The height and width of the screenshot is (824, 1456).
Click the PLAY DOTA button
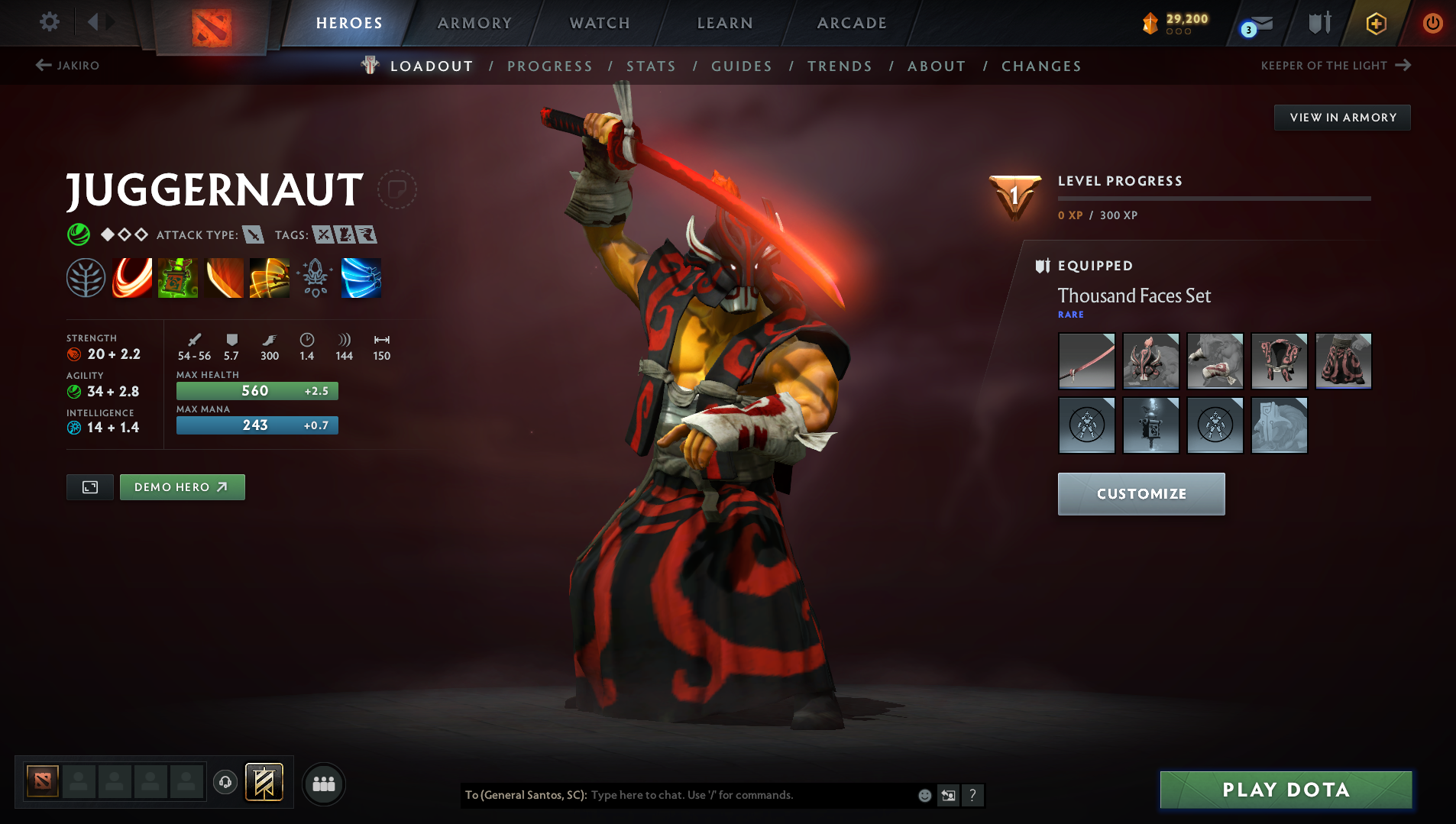coord(1286,790)
